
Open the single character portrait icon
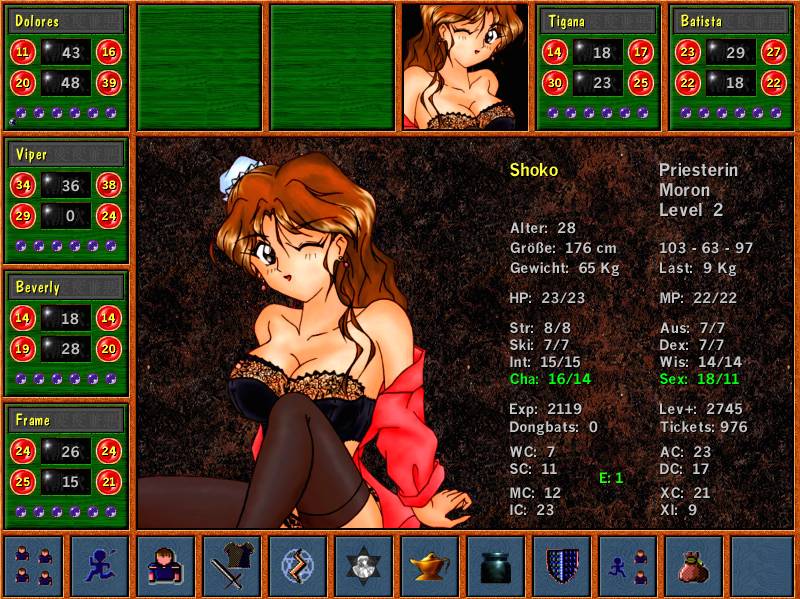pos(166,566)
